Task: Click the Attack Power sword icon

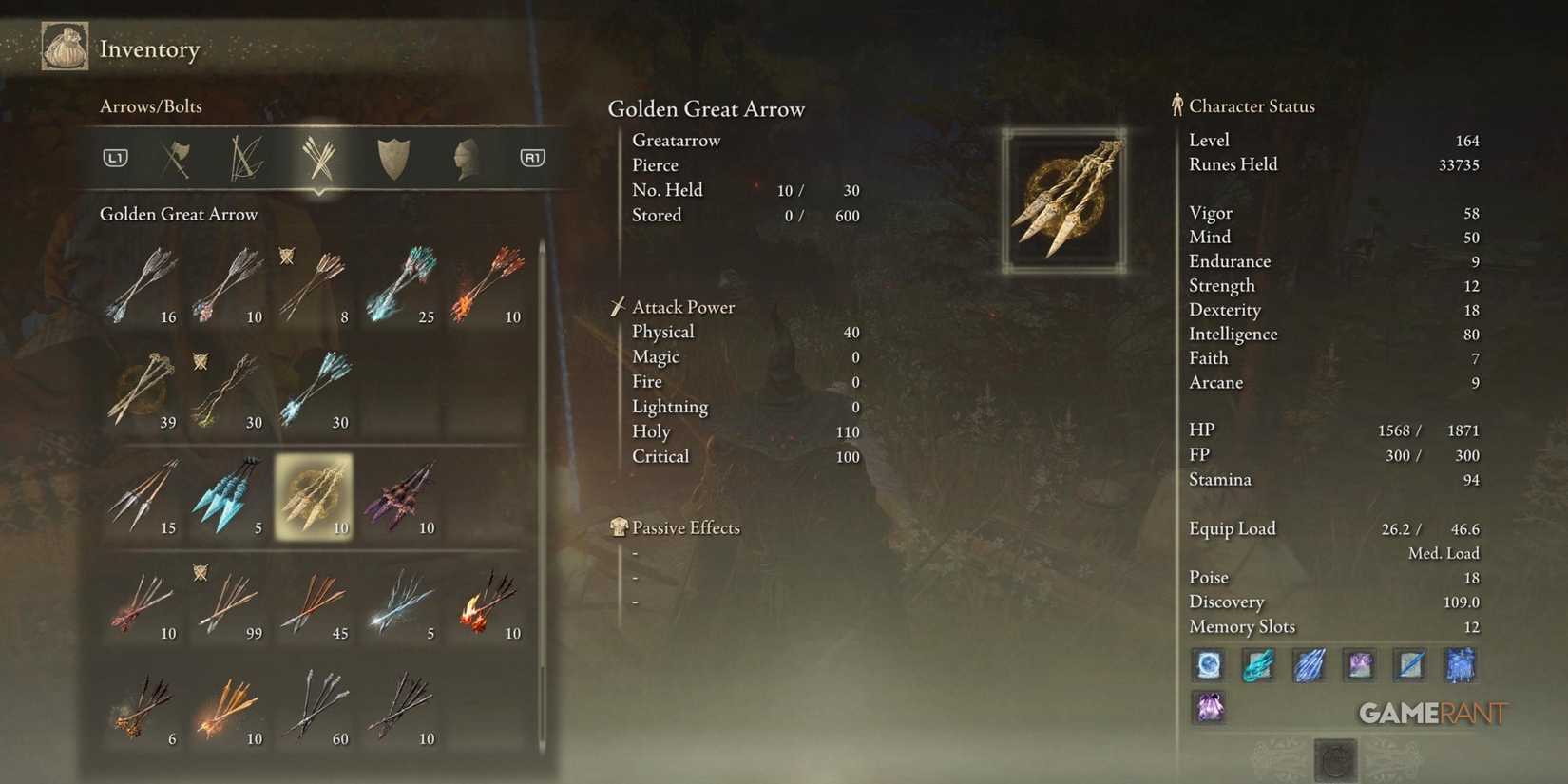Action: [x=618, y=306]
